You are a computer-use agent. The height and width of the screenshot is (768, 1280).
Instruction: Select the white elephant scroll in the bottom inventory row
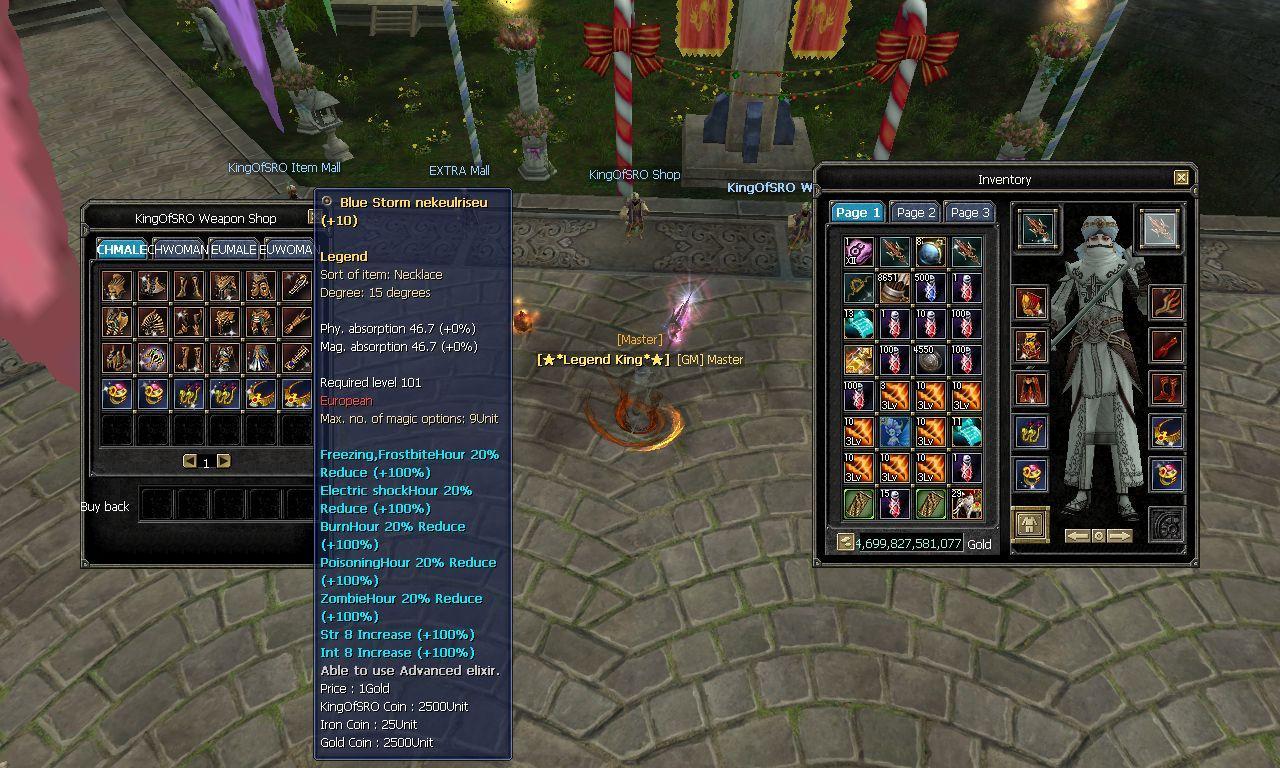click(x=967, y=503)
